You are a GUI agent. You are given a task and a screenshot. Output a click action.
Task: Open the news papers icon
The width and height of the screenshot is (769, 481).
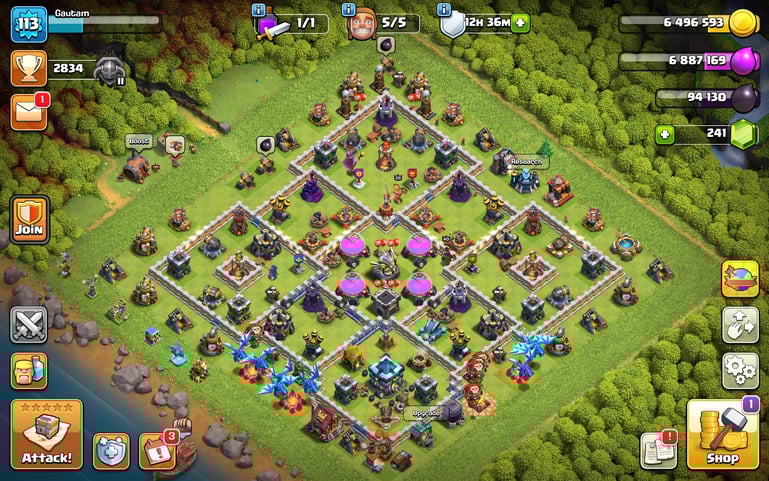click(659, 450)
